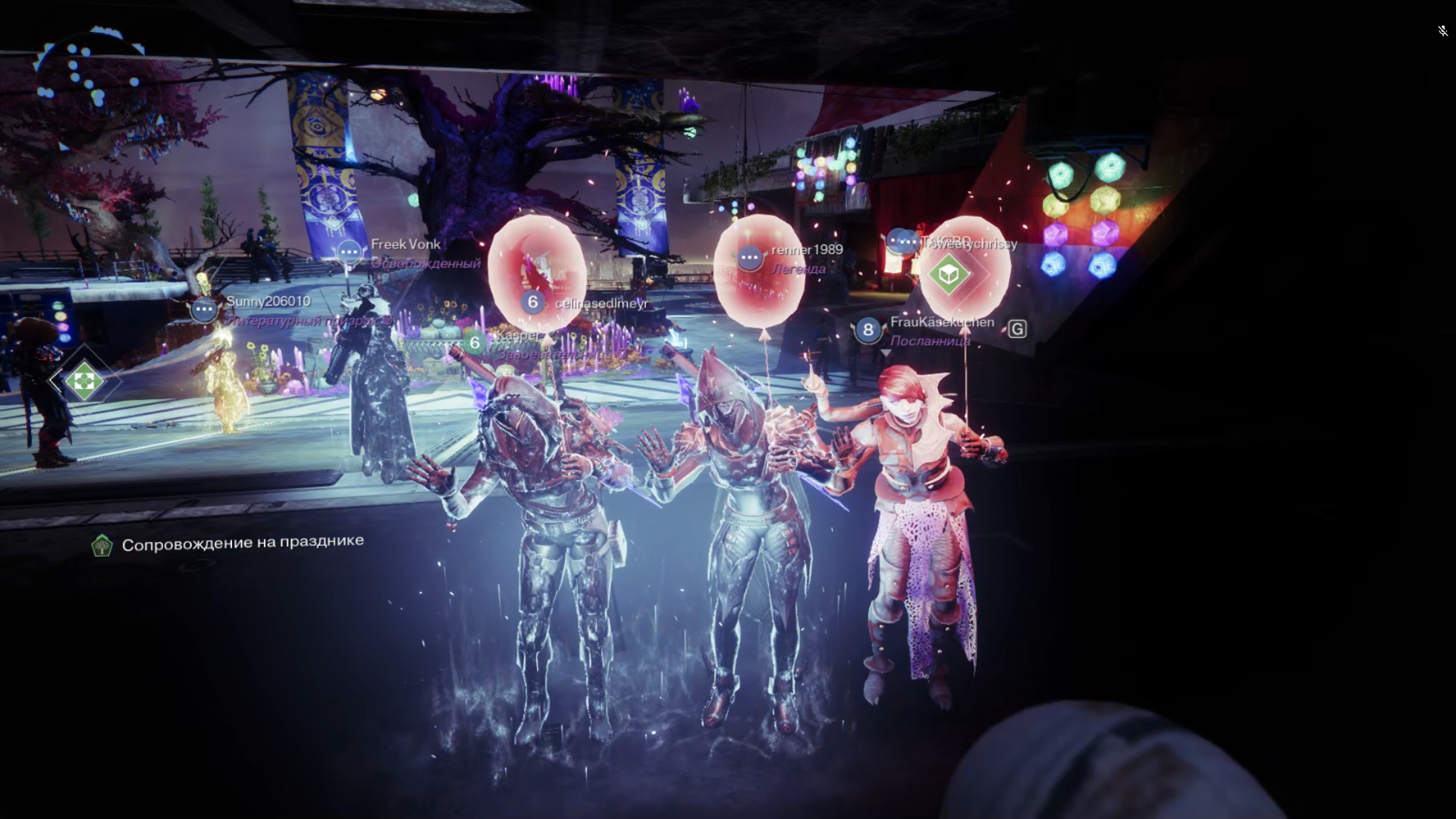This screenshot has width=1456, height=819.
Task: Choose the Sunny206010 player nameplate
Action: click(268, 302)
